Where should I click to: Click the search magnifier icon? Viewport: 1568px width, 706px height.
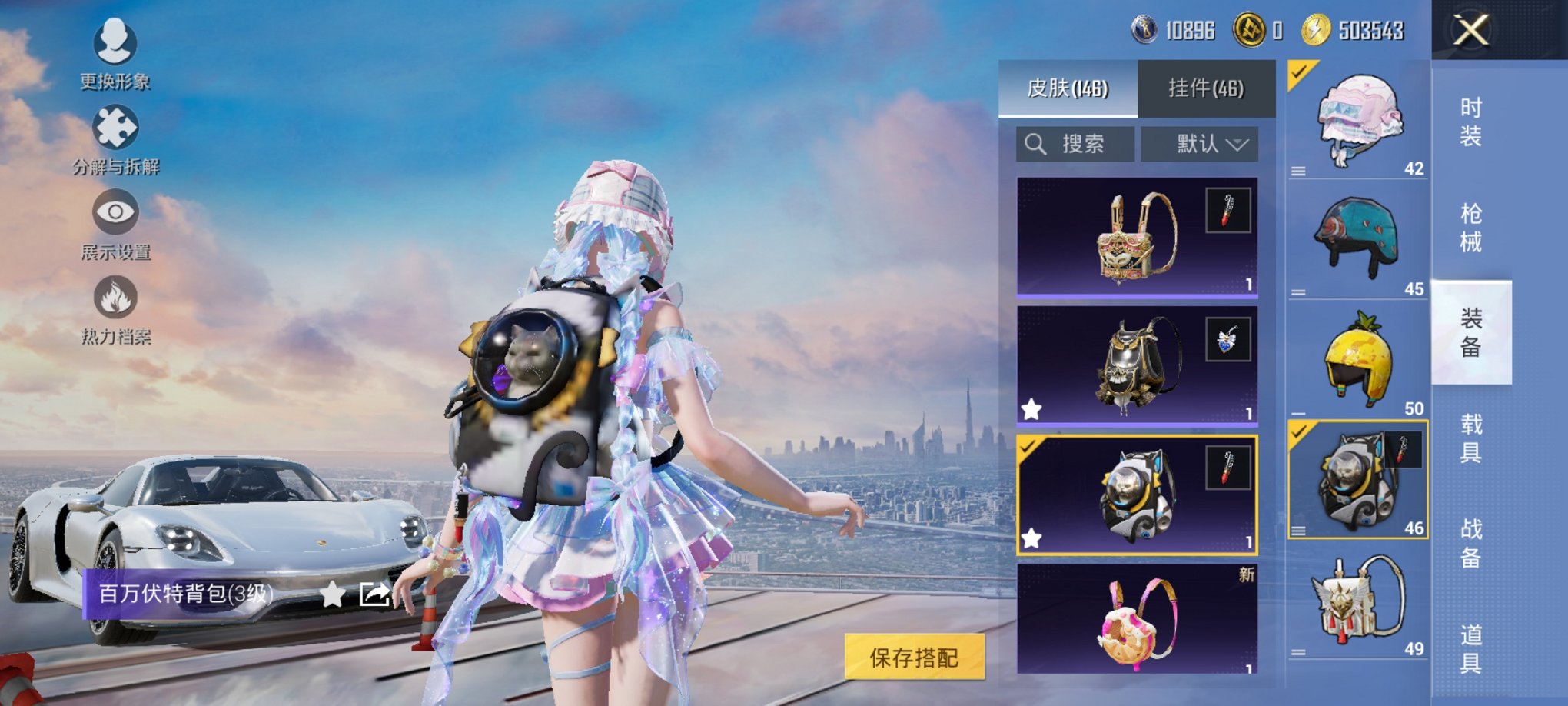1035,143
